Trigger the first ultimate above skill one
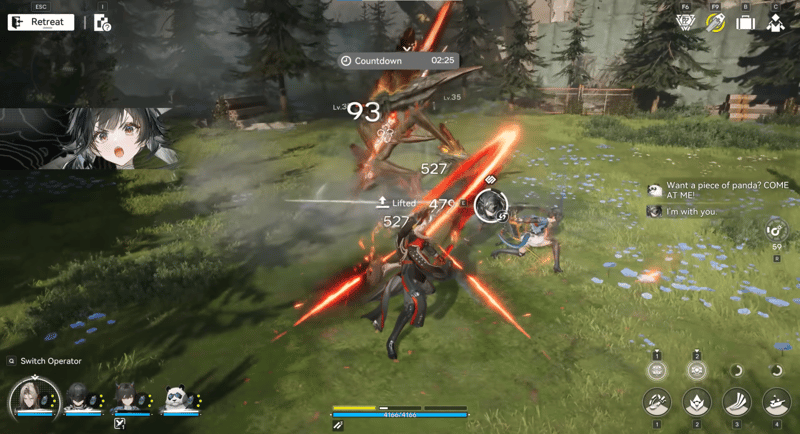Image resolution: width=800 pixels, height=434 pixels. pyautogui.click(x=657, y=370)
